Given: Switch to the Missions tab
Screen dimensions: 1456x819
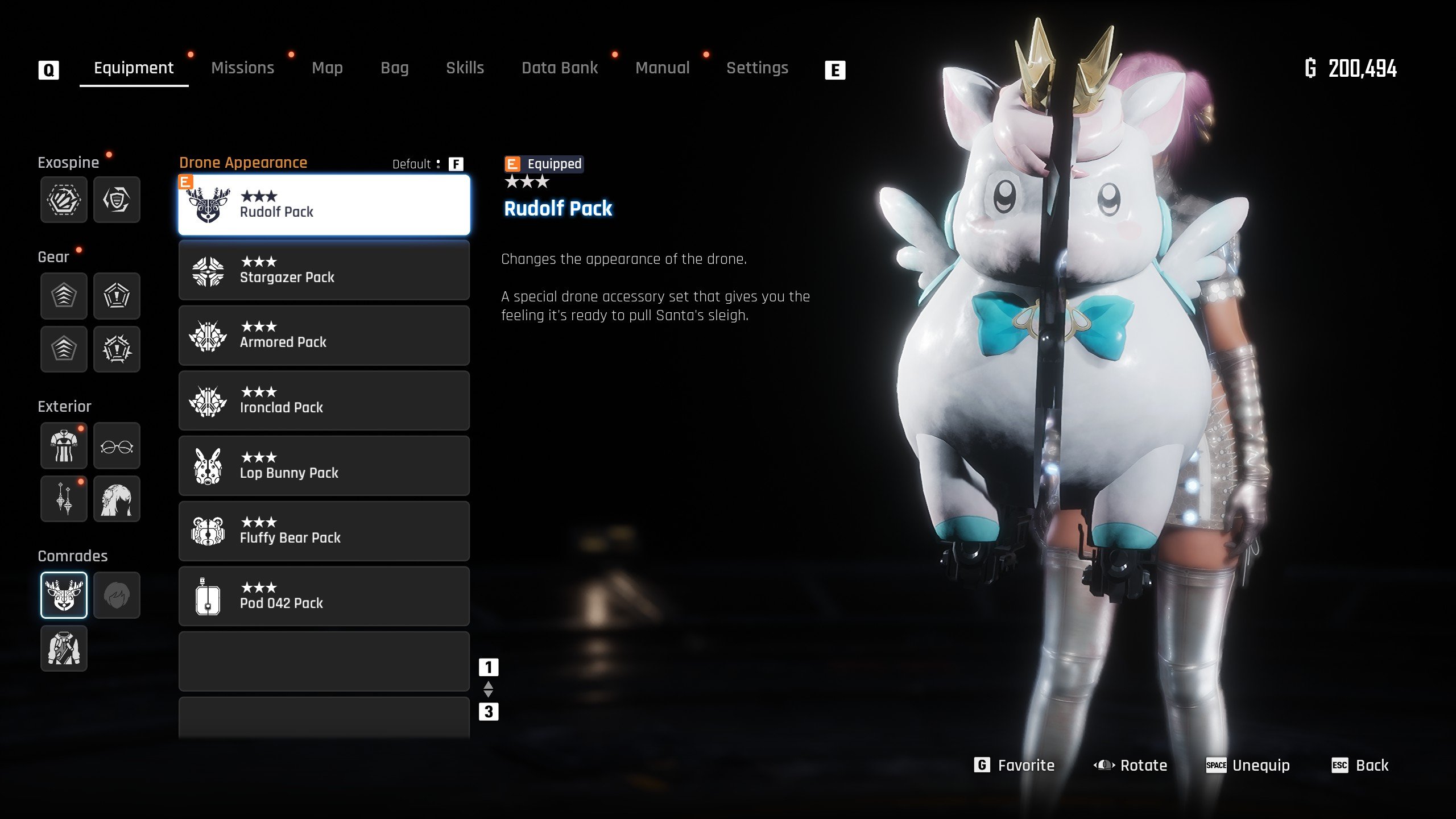Looking at the screenshot, I should (242, 68).
